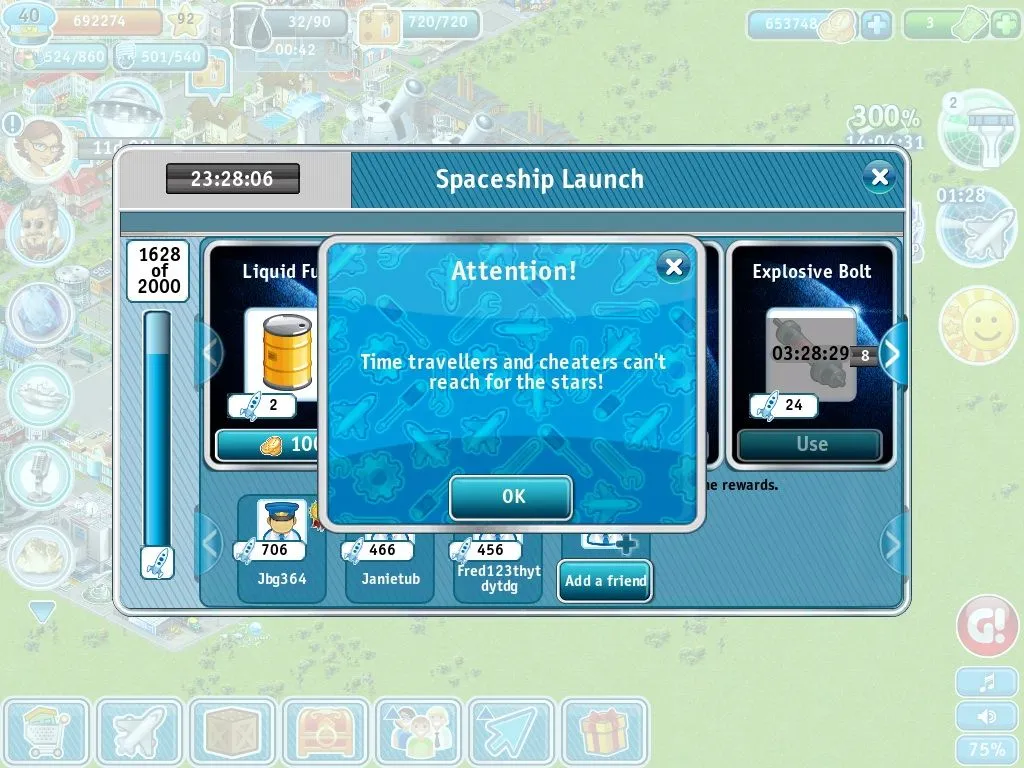1024x768 pixels.
Task: Confirm the Attention dialog with OK
Action: click(511, 497)
